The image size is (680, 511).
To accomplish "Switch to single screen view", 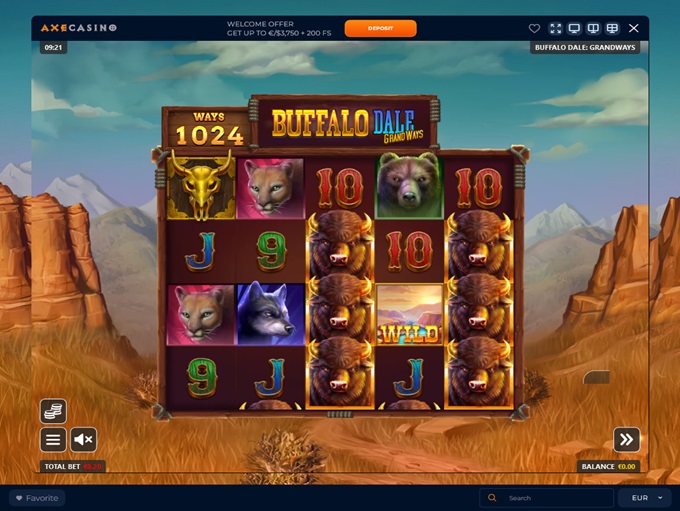I will (574, 28).
